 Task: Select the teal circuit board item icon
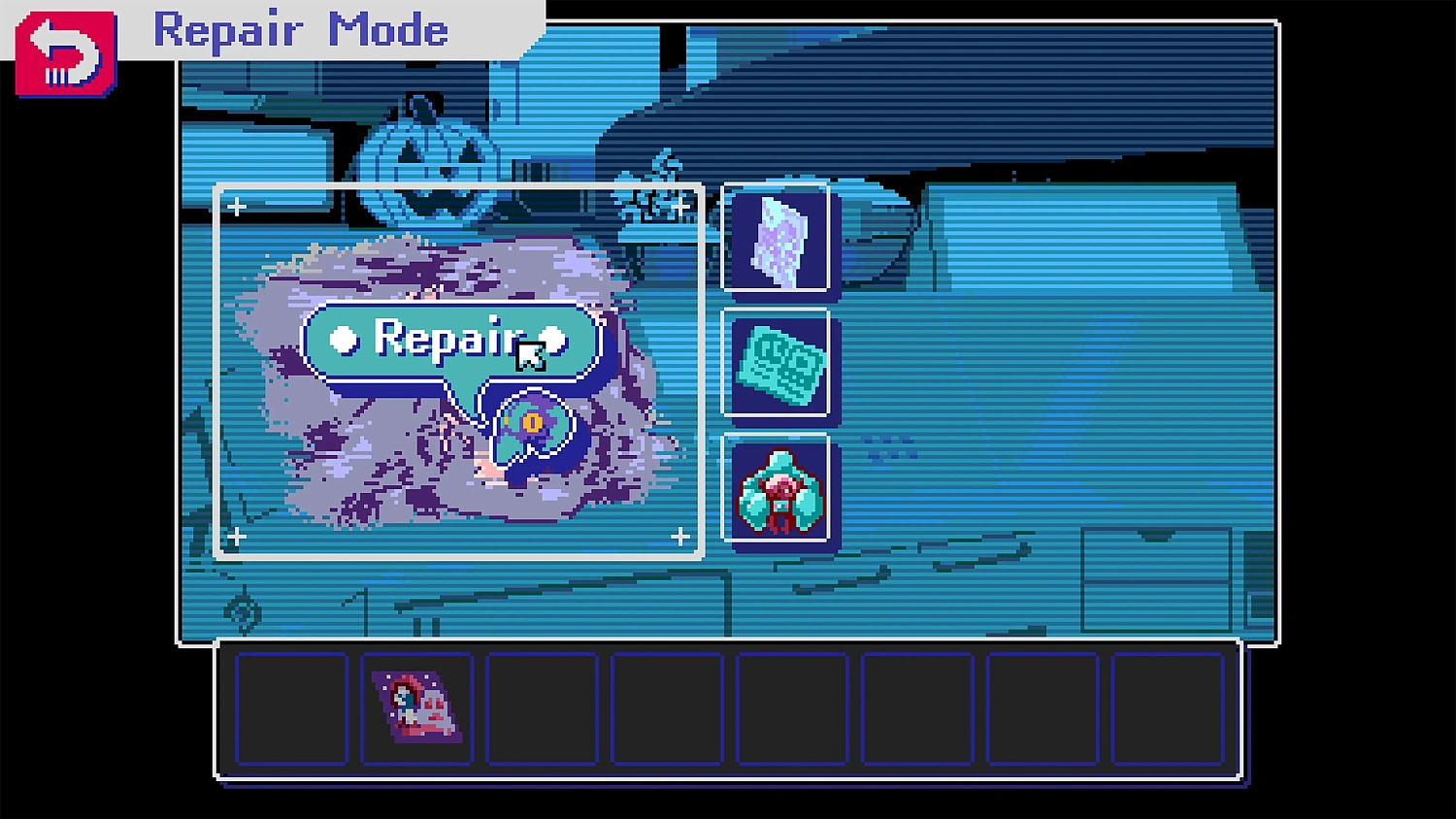pyautogui.click(x=777, y=367)
